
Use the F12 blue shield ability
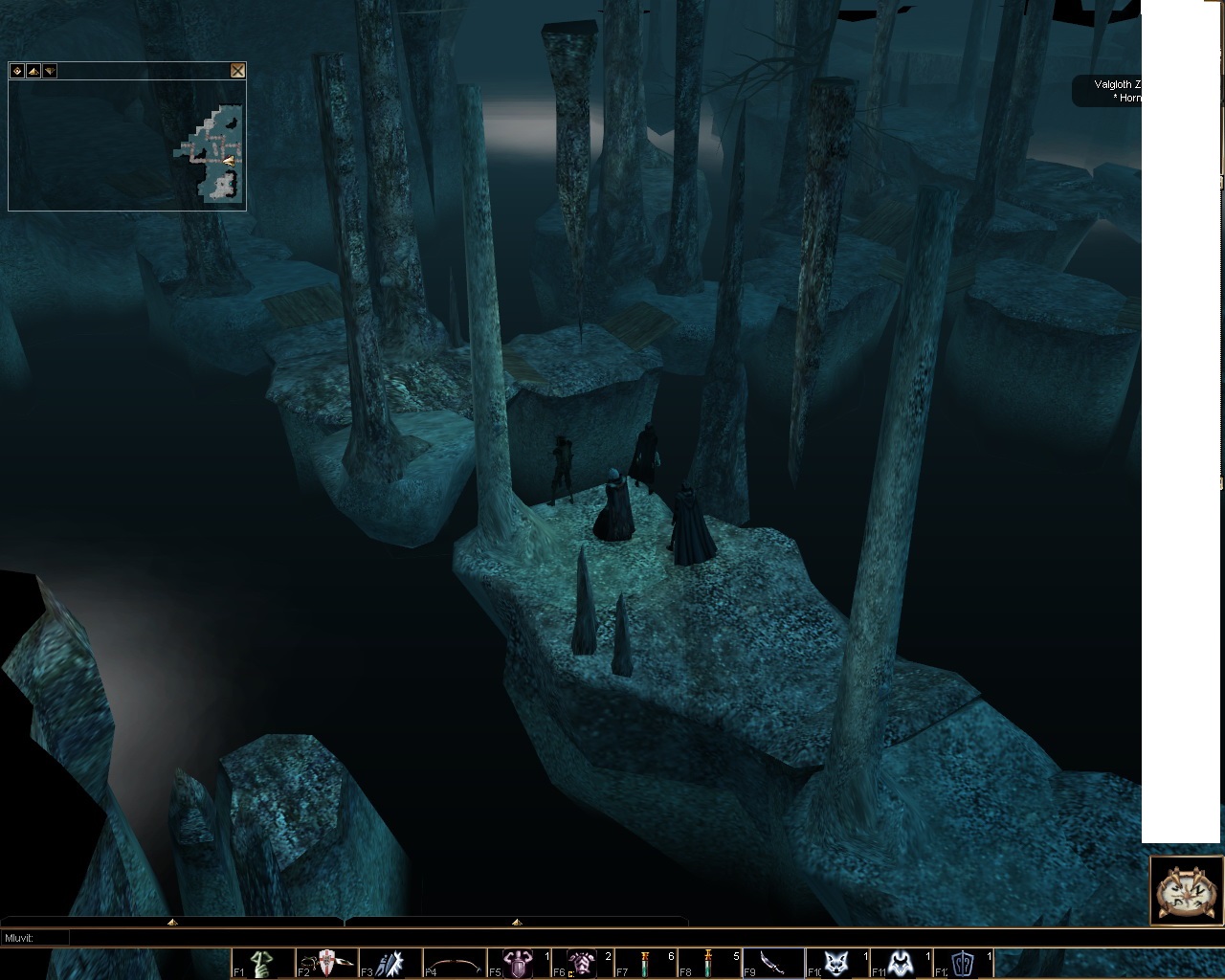pyautogui.click(x=965, y=964)
